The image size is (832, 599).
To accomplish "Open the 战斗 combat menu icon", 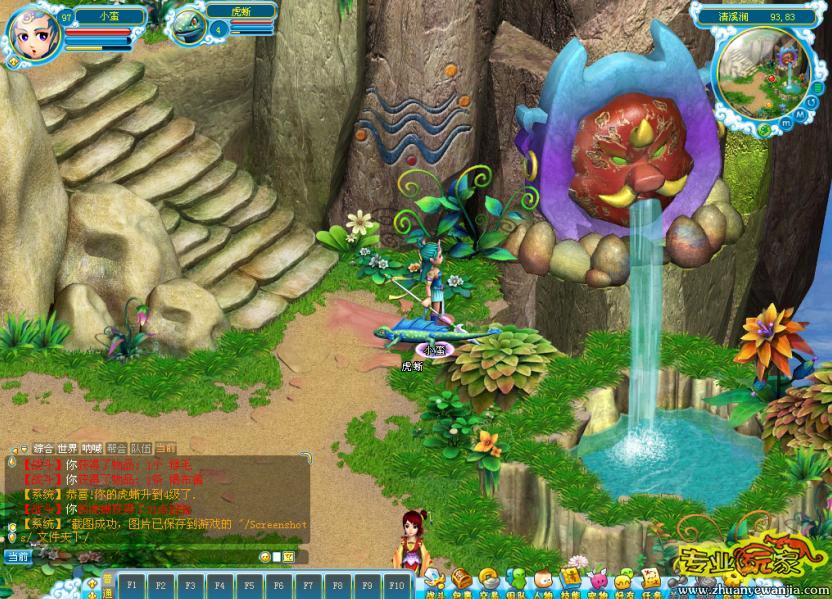I will [x=435, y=579].
